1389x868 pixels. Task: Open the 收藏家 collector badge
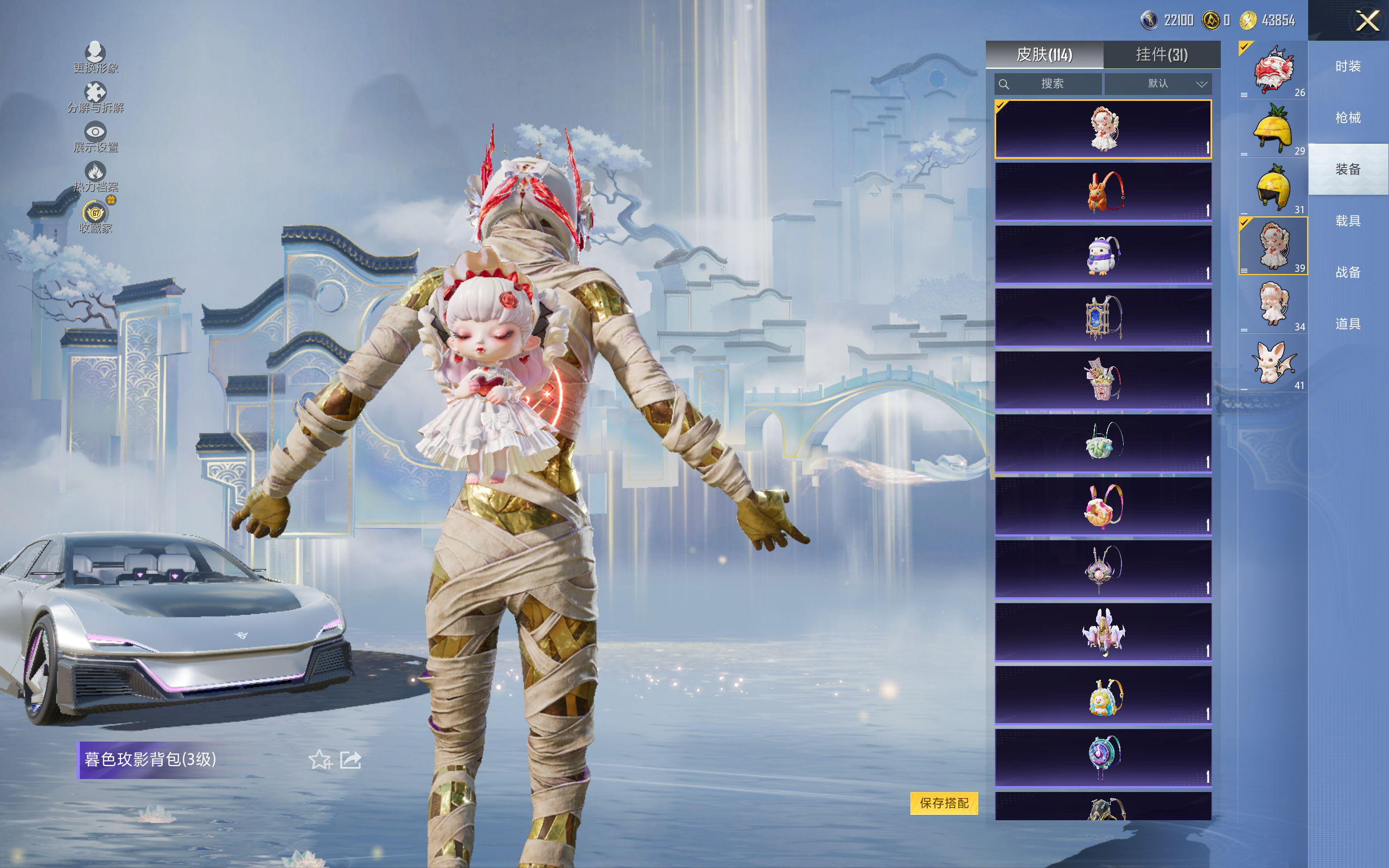pos(95,217)
